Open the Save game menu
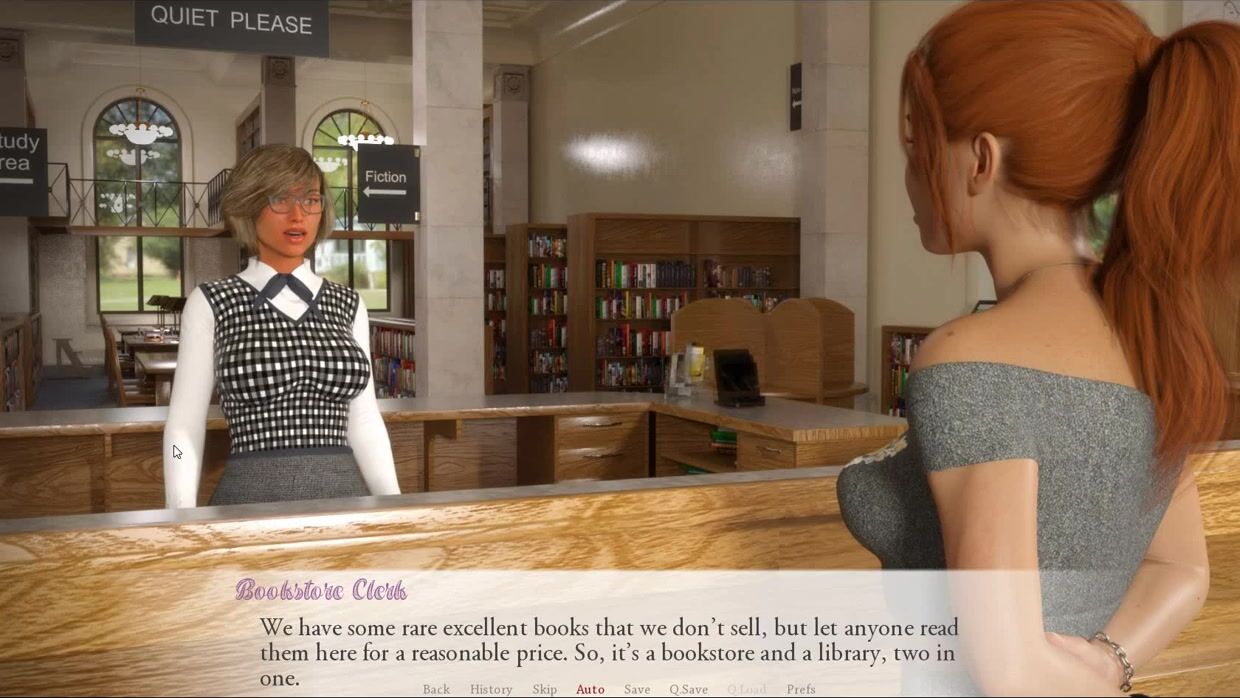Image resolution: width=1240 pixels, height=698 pixels. pos(637,689)
